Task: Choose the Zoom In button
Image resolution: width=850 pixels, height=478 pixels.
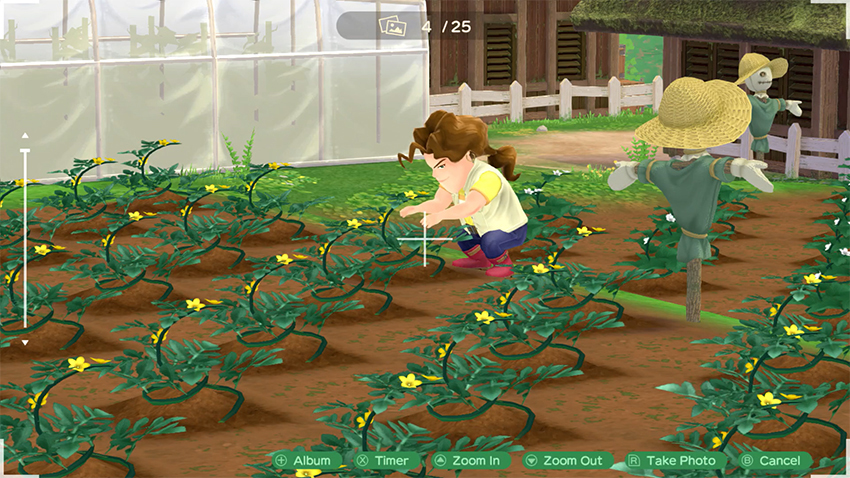Action: (467, 461)
